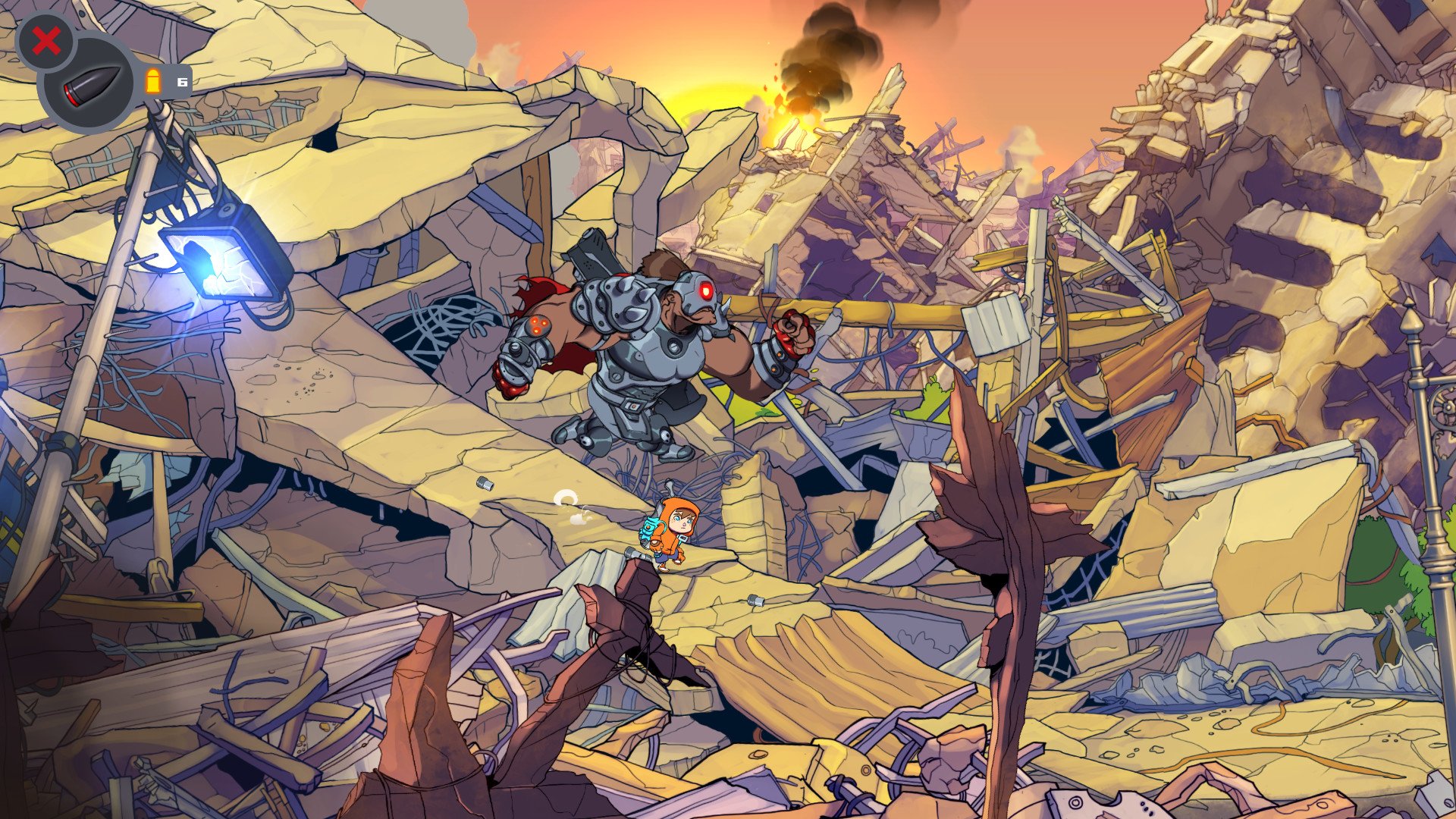This screenshot has width=1456, height=819.
Task: Click the yellow ammo cartridge icon
Action: tap(153, 81)
